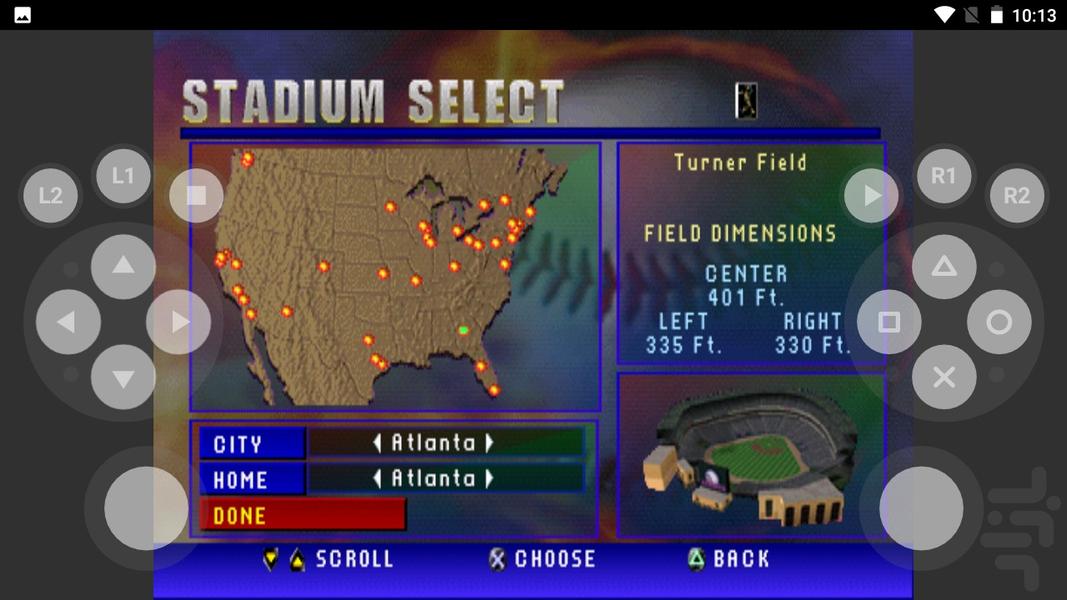Click the left arrow of the Home selector
1067x600 pixels.
pos(378,479)
